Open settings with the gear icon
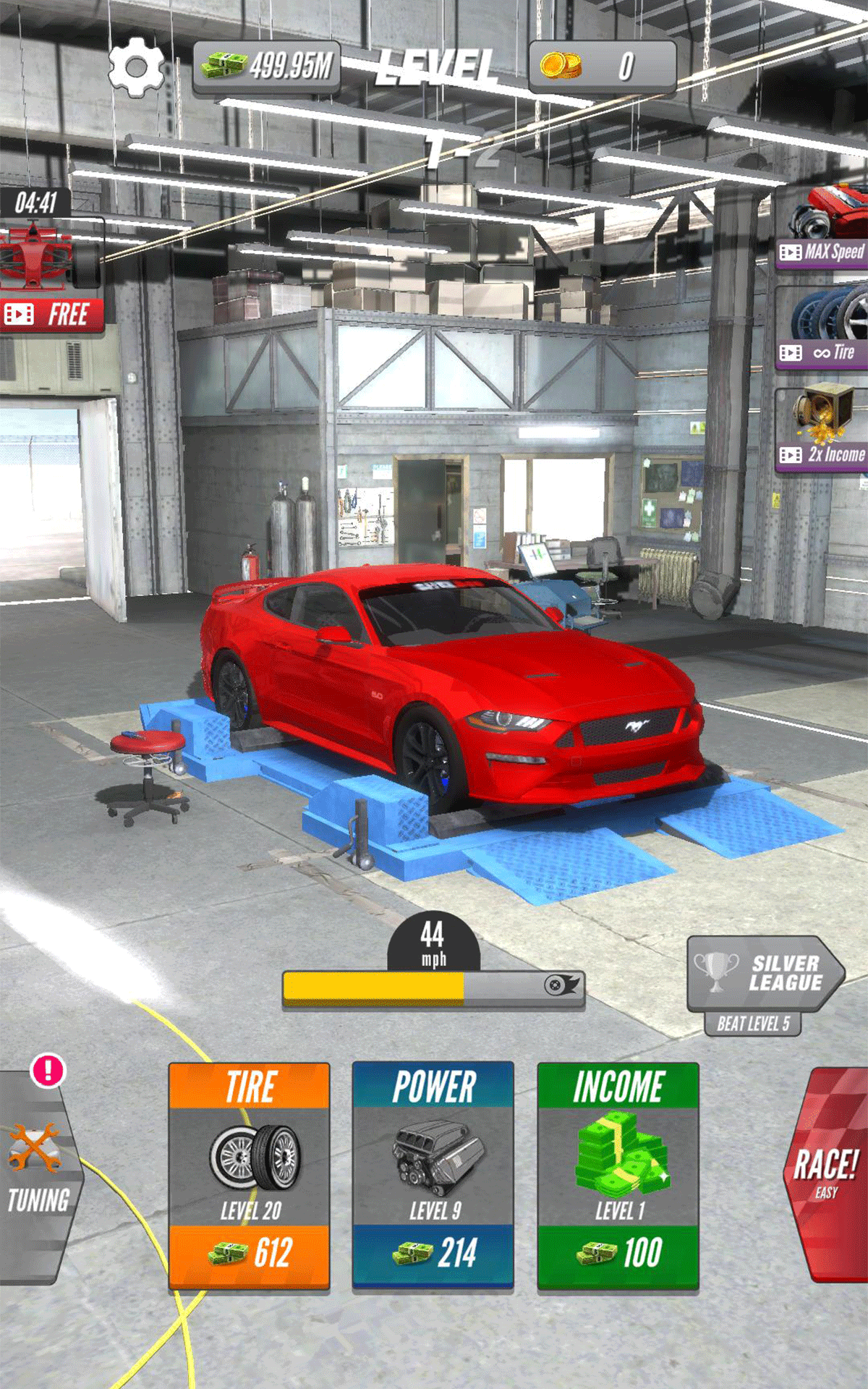The image size is (868, 1389). (x=136, y=68)
